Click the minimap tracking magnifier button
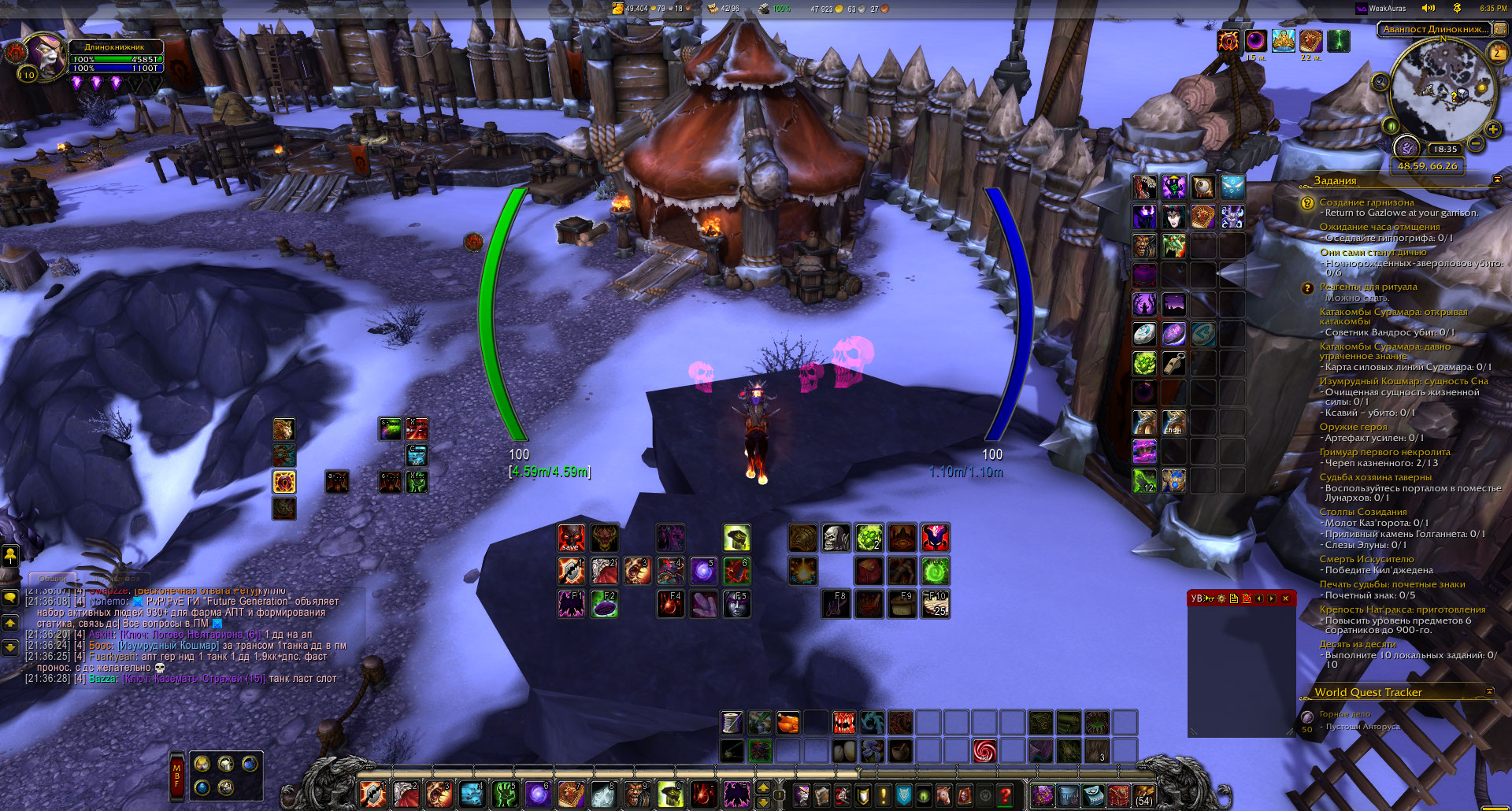 (x=1380, y=82)
